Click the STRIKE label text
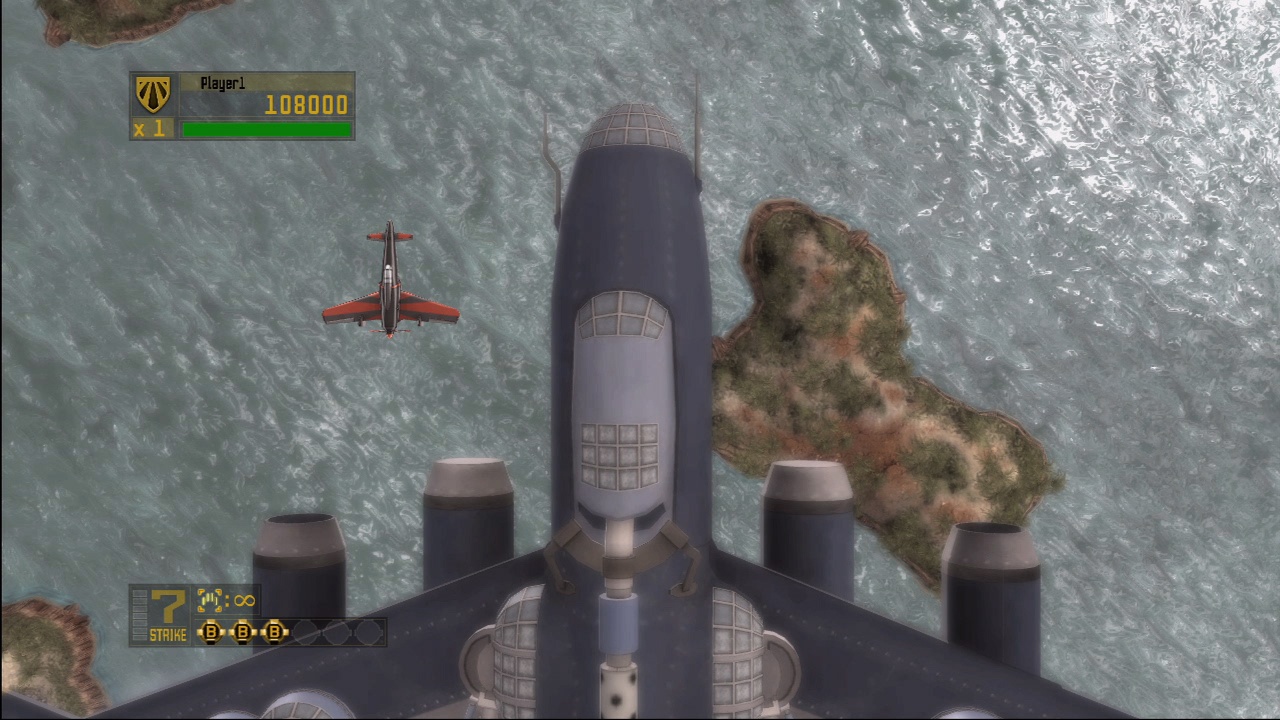This screenshot has width=1280, height=720. coord(168,633)
